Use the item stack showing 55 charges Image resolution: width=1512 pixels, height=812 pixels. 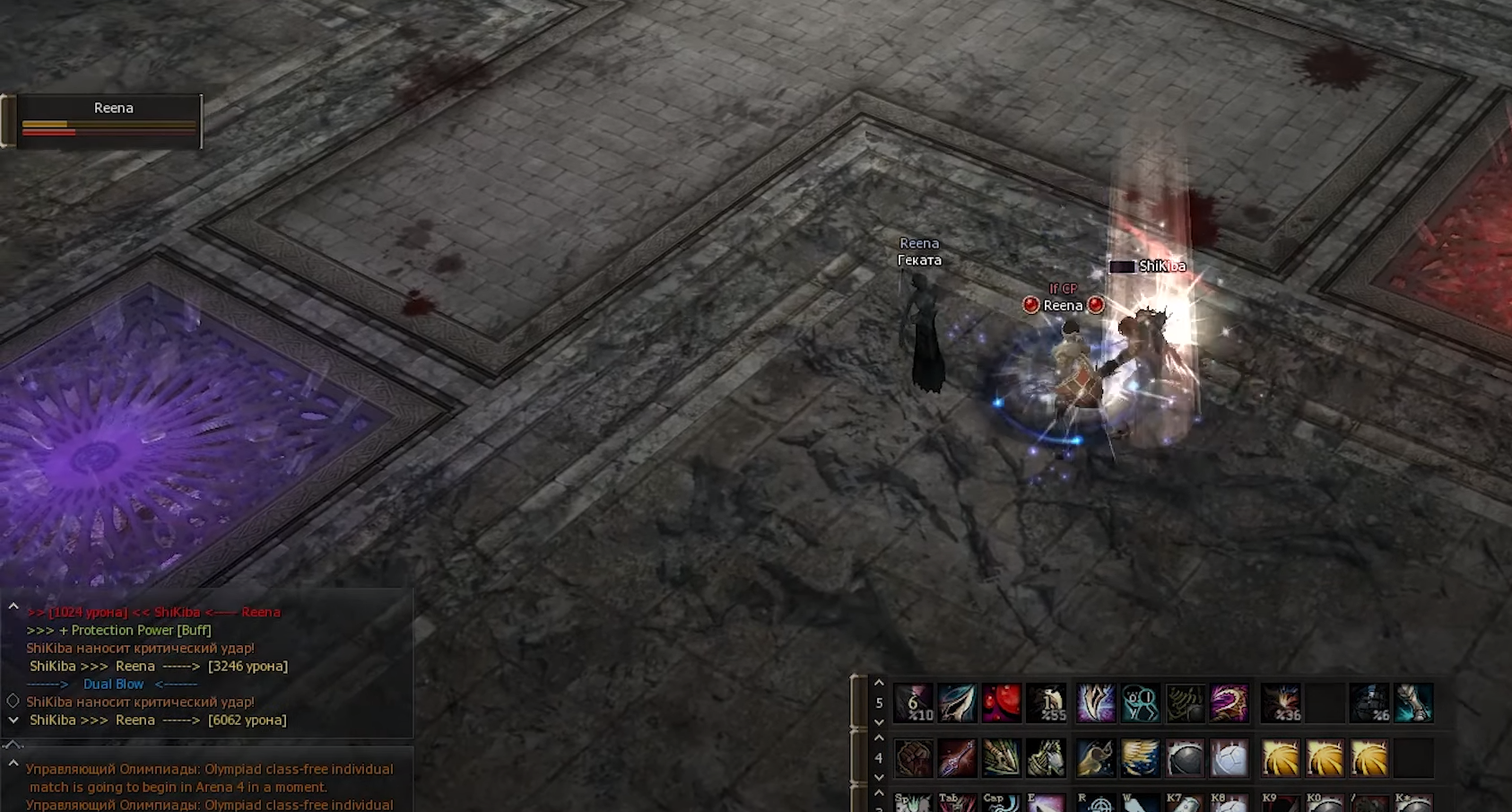click(x=1047, y=703)
